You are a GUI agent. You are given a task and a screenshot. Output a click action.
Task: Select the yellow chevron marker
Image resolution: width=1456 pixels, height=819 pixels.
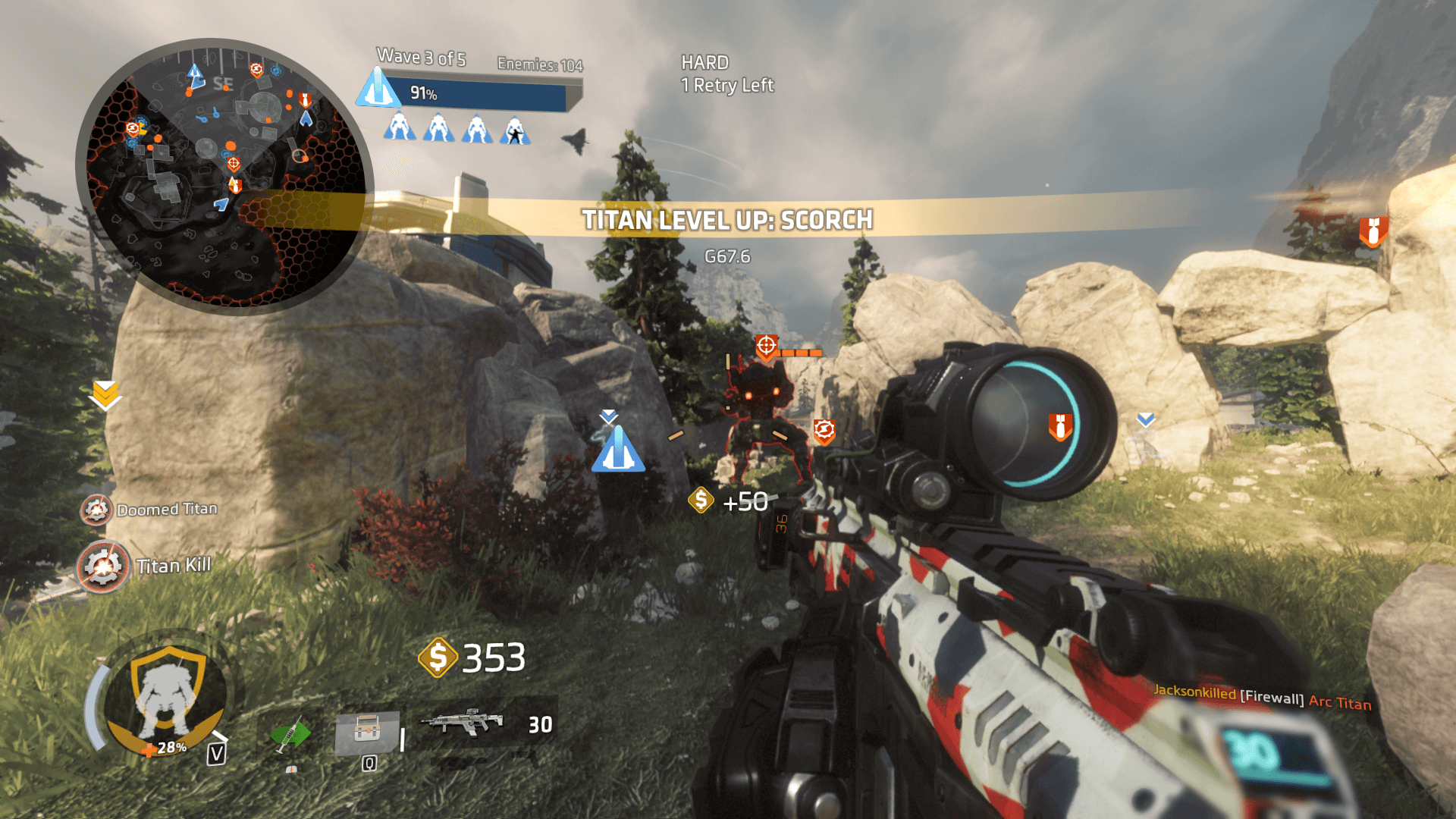[x=105, y=394]
